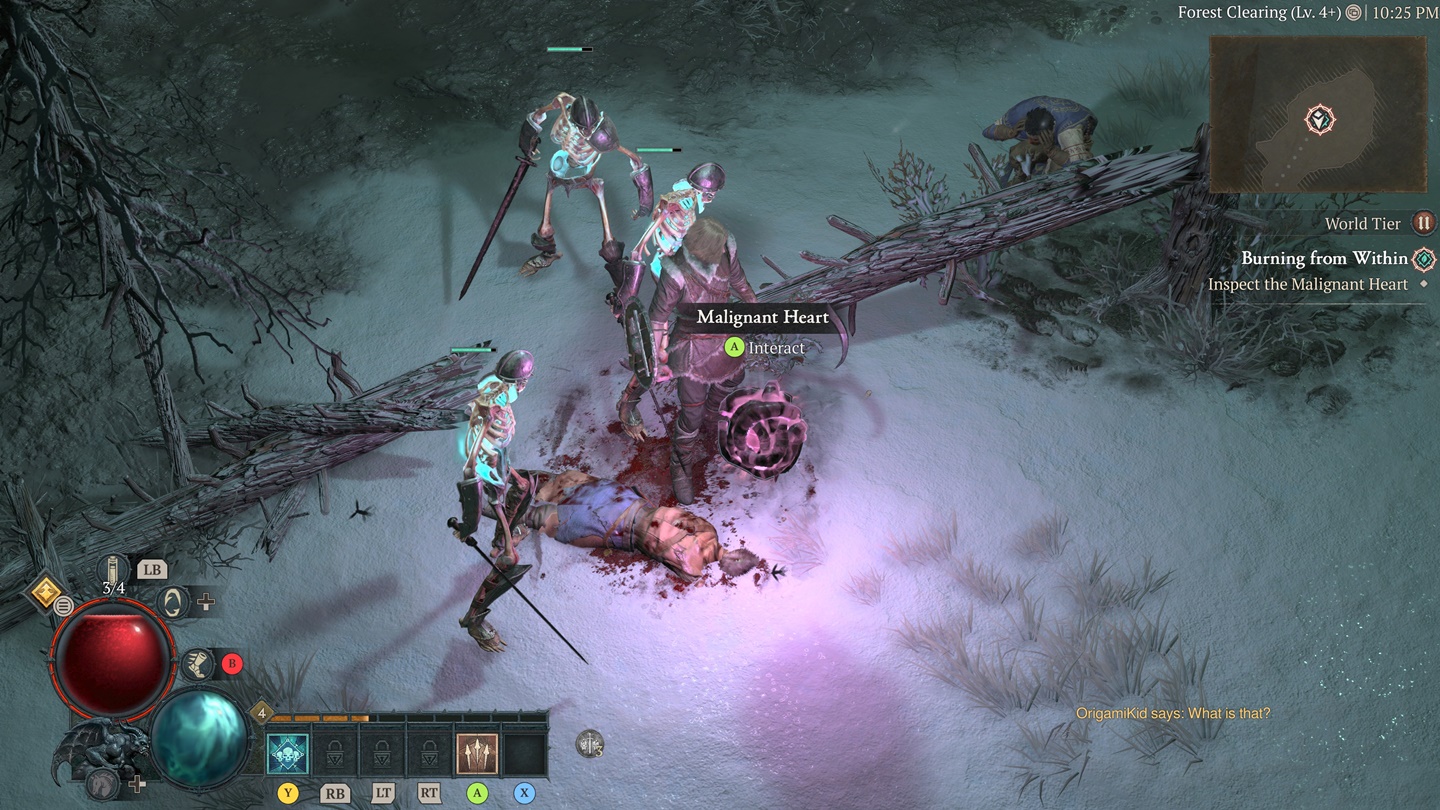1440x810 pixels.
Task: Use the three-arrows skill in the hotbar
Action: [477, 754]
